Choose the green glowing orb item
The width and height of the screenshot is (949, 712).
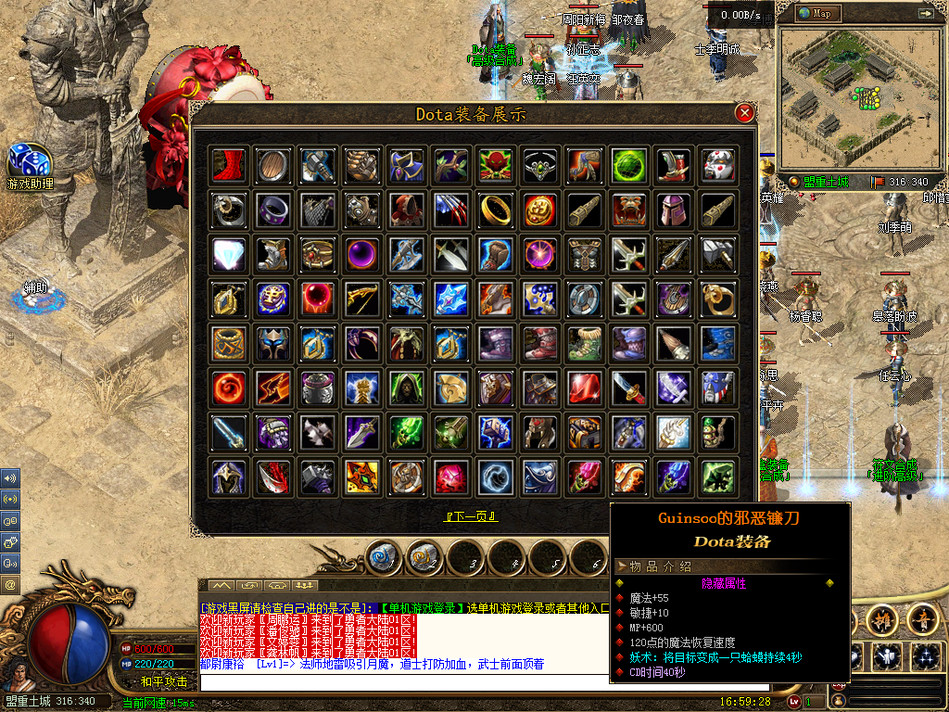tap(627, 165)
